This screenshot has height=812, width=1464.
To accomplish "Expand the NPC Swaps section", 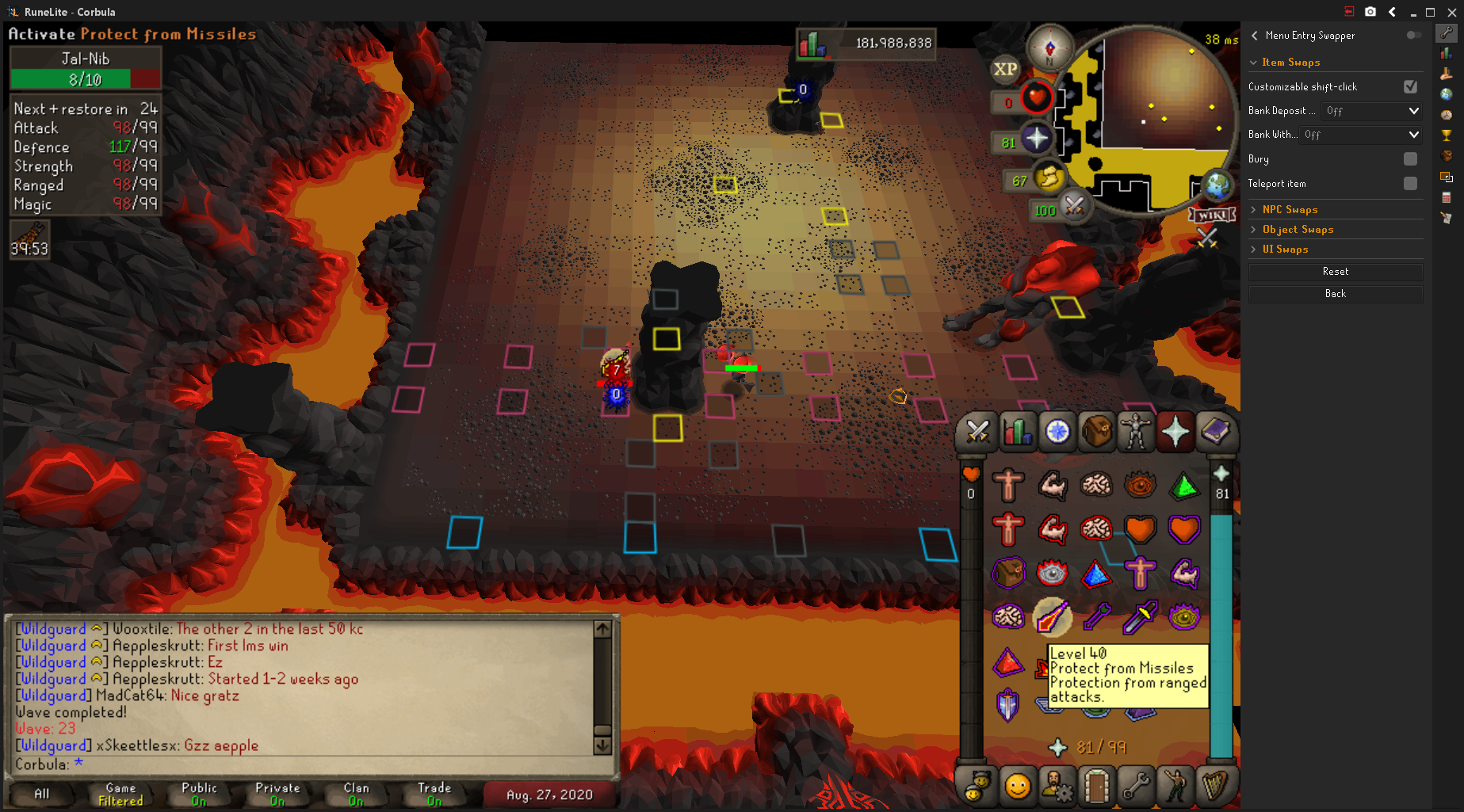I will [x=1290, y=210].
